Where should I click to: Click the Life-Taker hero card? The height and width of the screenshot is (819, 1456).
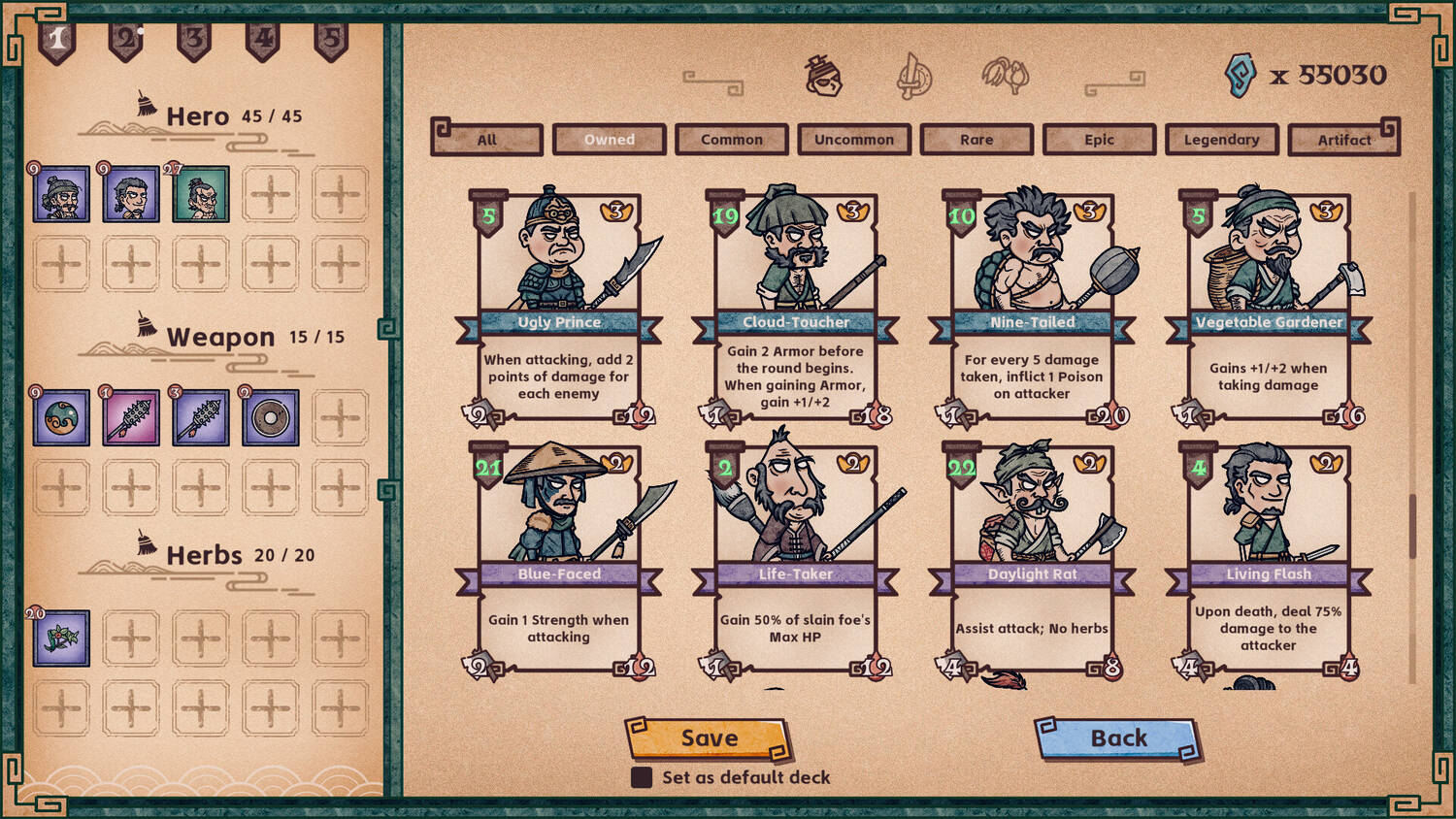pyautogui.click(x=796, y=559)
